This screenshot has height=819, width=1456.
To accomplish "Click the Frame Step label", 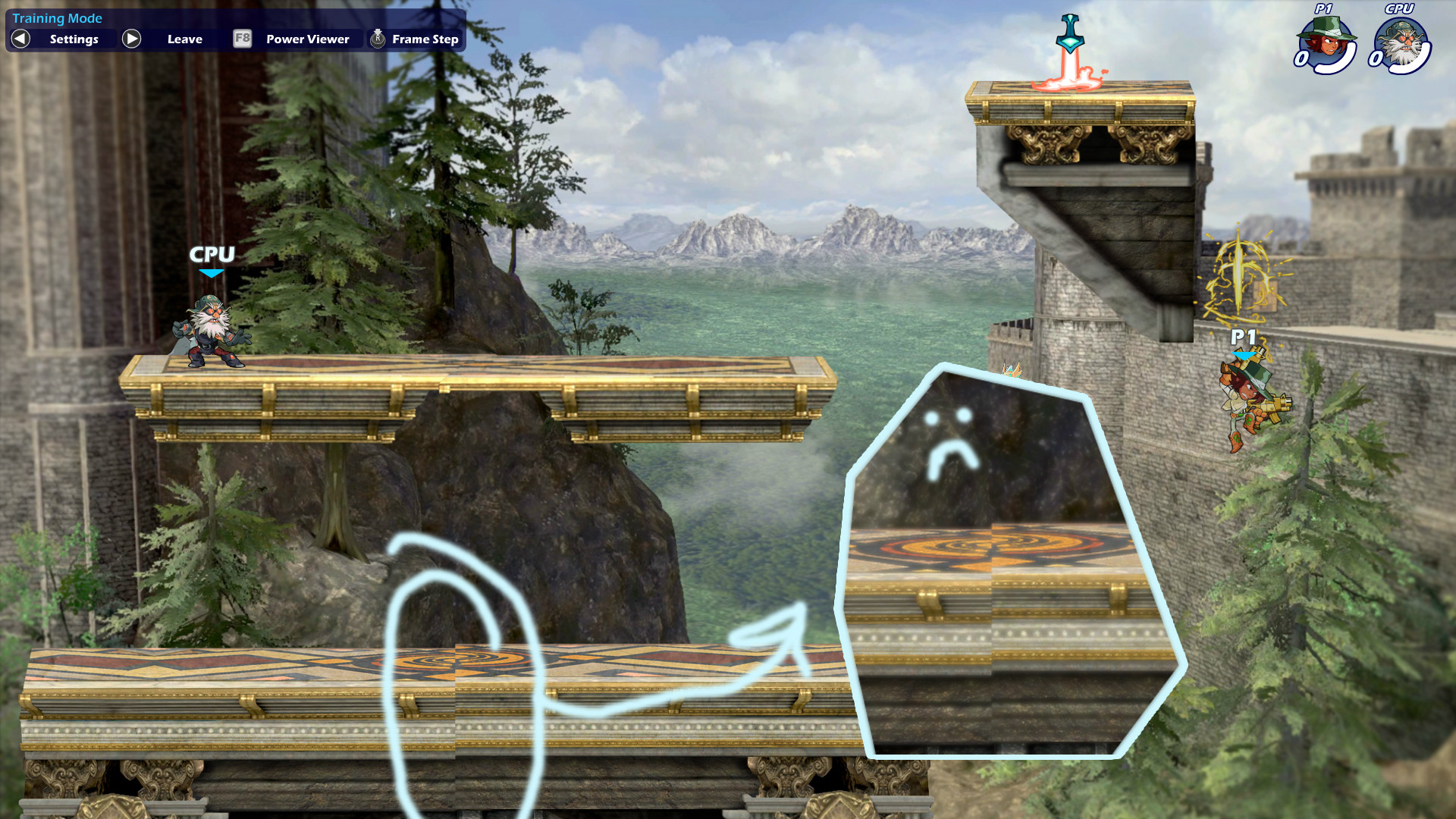I will click(x=424, y=38).
